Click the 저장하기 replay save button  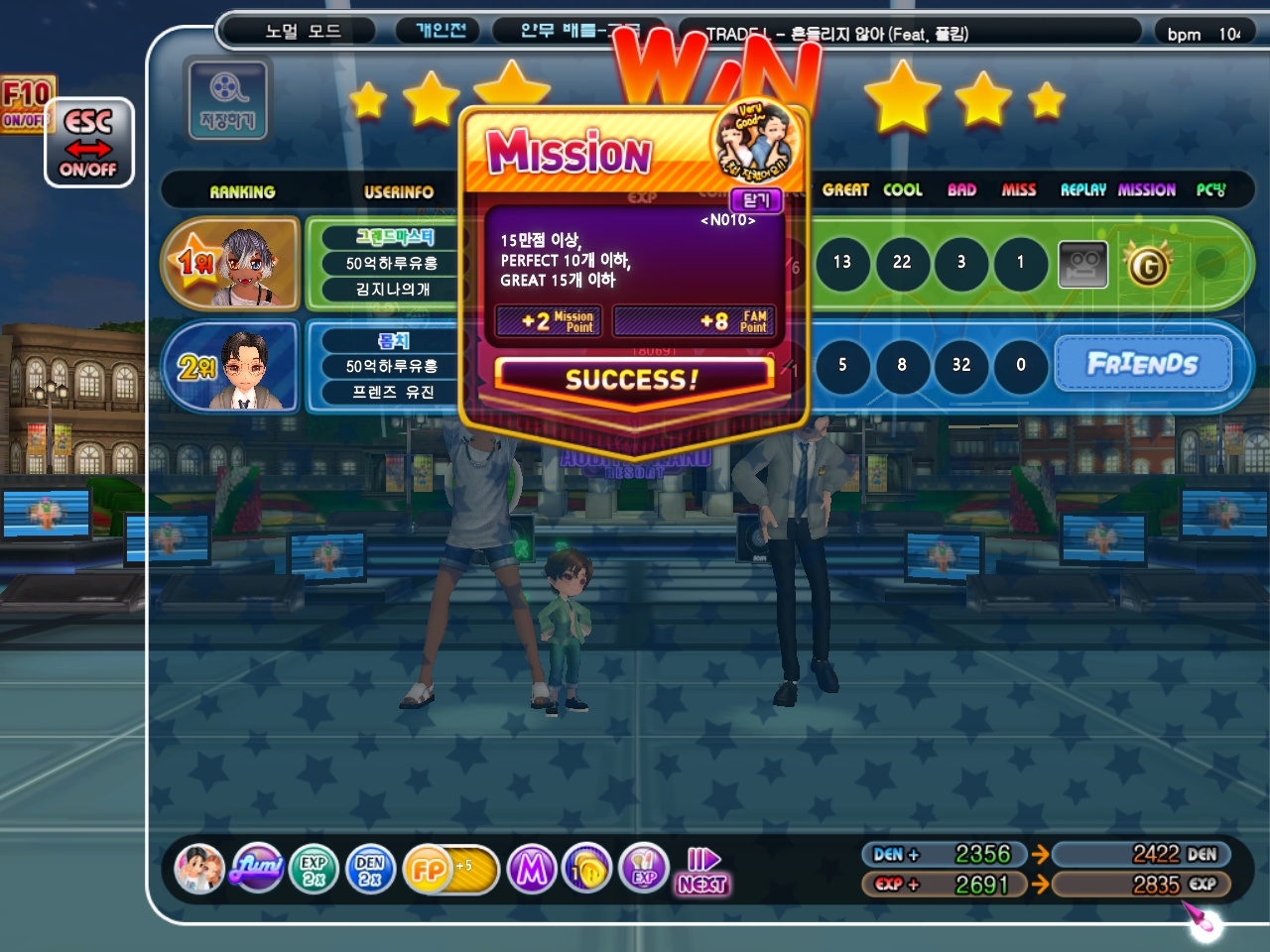point(226,99)
